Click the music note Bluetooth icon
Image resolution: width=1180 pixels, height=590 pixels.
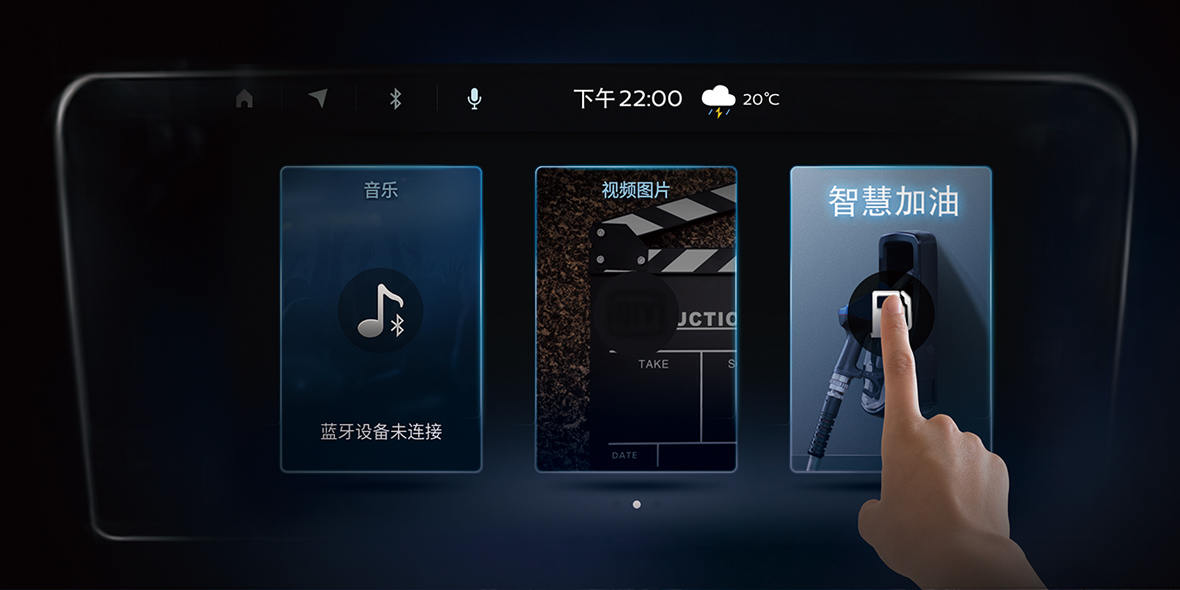coord(381,311)
